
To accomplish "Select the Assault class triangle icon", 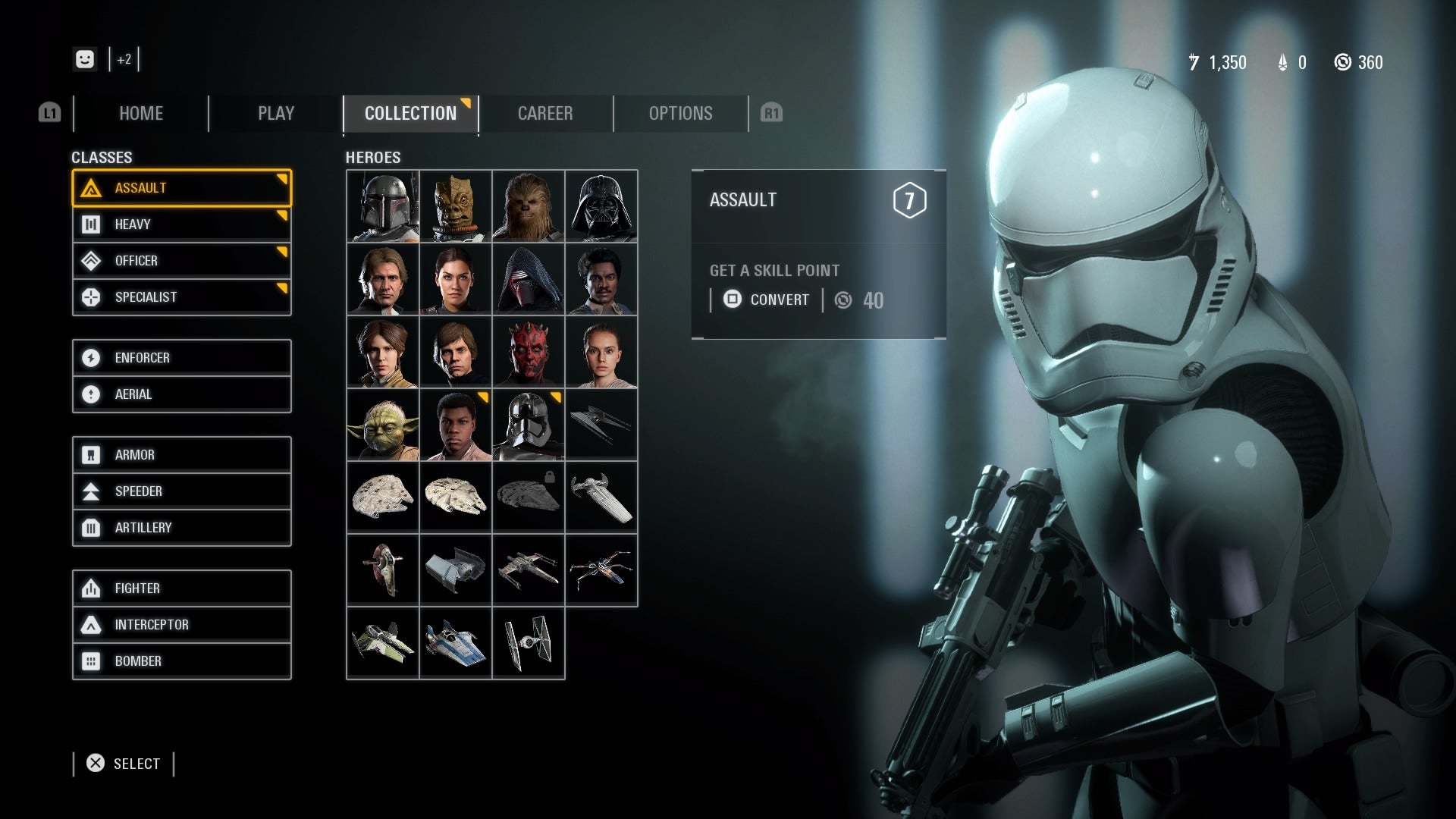I will 93,187.
